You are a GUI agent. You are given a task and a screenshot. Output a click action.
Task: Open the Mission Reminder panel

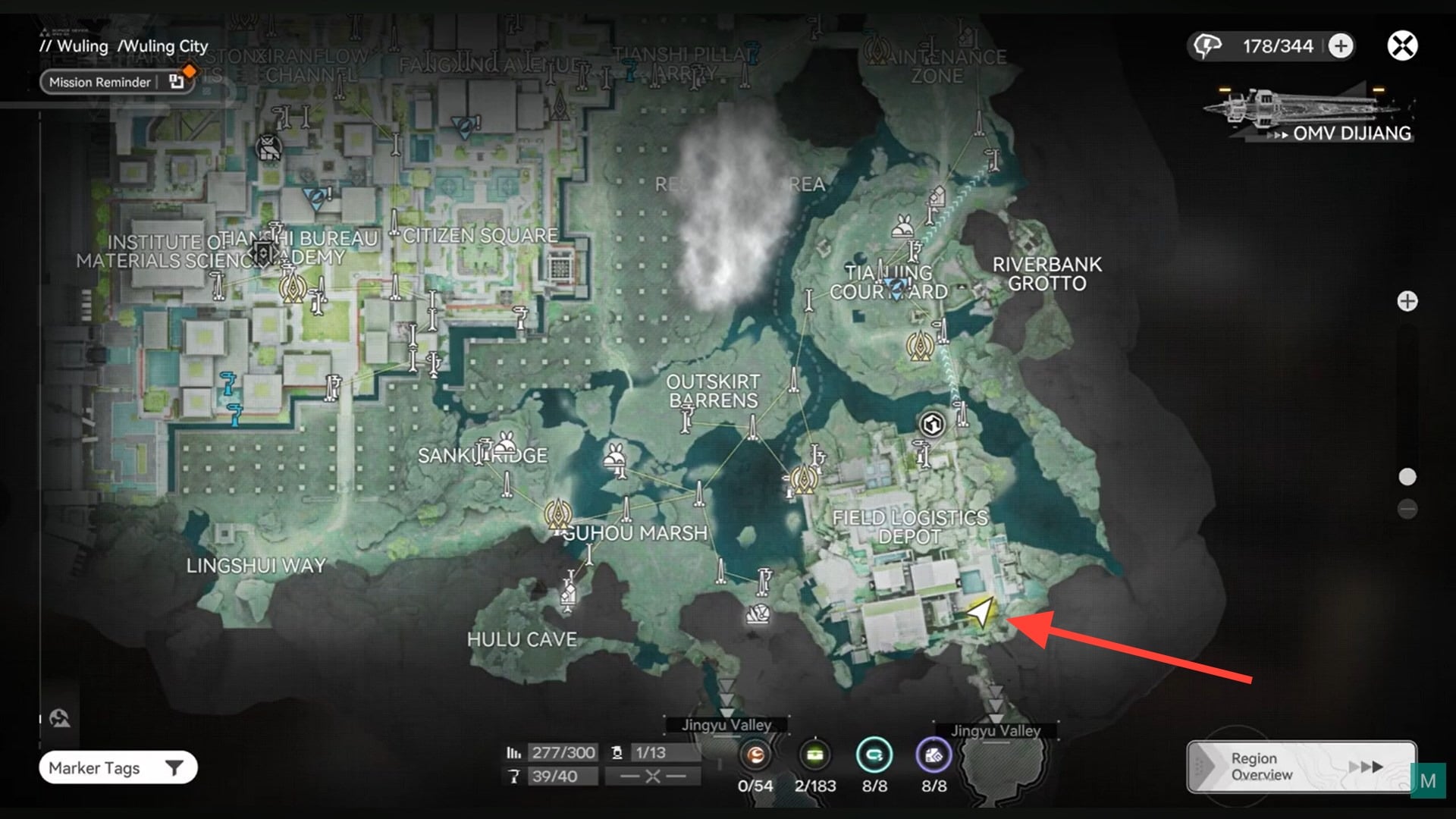point(101,82)
